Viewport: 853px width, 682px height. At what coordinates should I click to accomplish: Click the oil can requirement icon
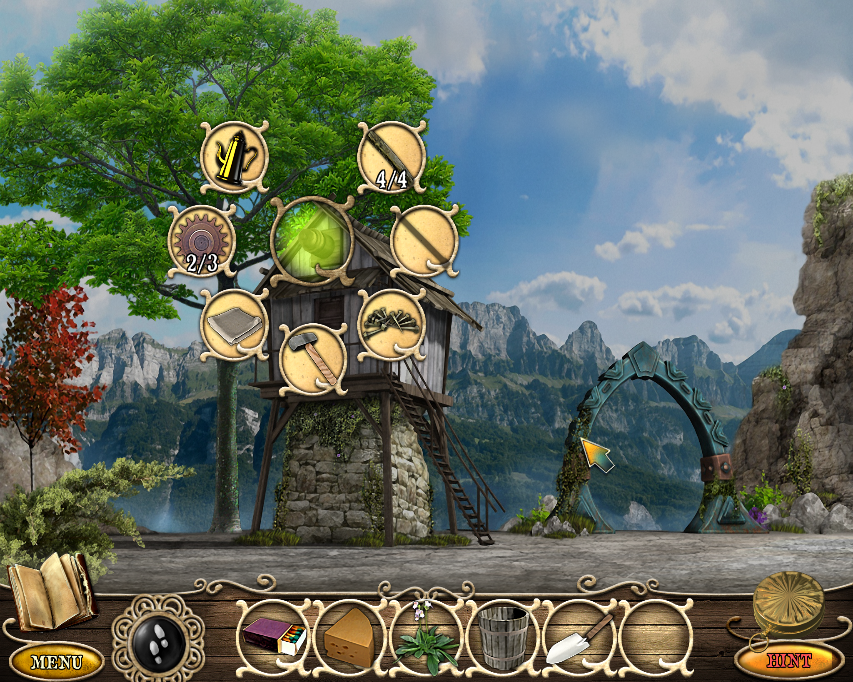(x=234, y=157)
